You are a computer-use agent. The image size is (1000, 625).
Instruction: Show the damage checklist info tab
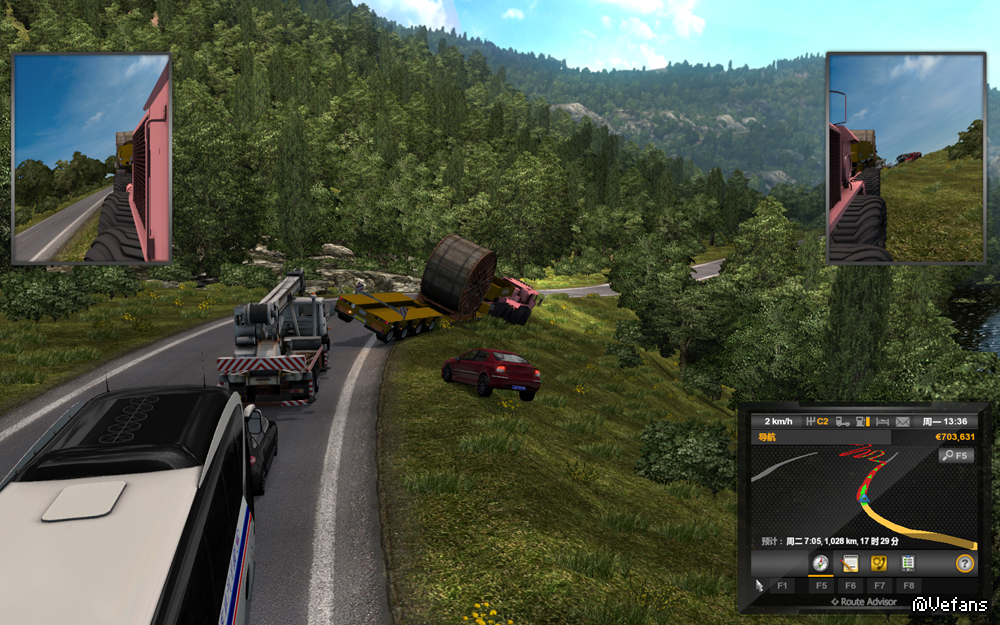(908, 564)
